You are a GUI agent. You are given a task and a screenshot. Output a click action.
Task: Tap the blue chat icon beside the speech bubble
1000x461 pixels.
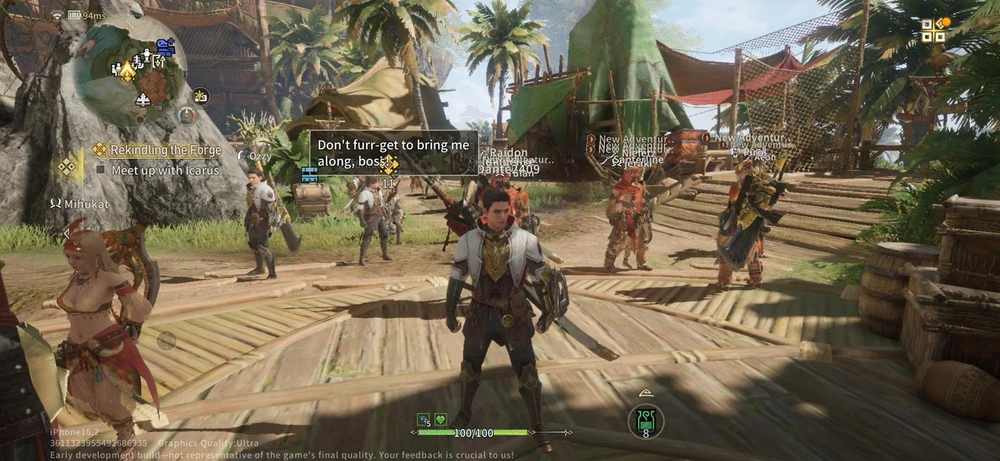click(x=309, y=173)
